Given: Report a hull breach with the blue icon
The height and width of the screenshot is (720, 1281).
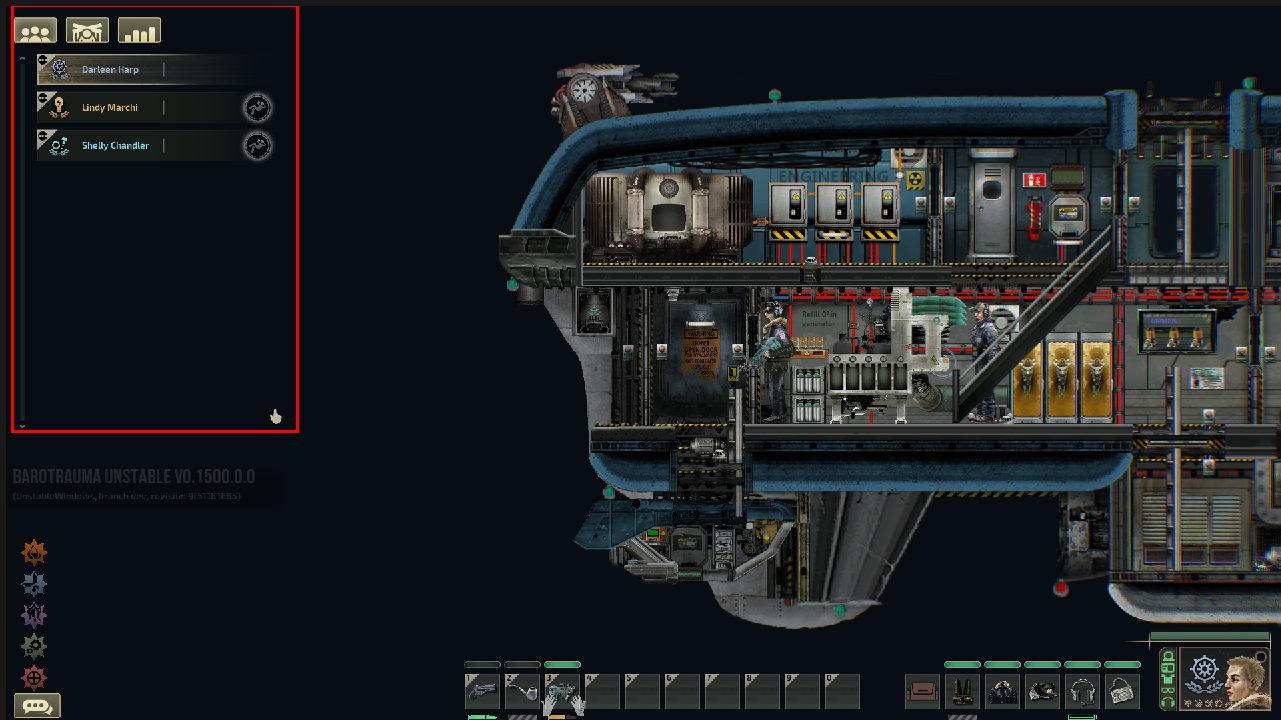Looking at the screenshot, I should tap(34, 584).
